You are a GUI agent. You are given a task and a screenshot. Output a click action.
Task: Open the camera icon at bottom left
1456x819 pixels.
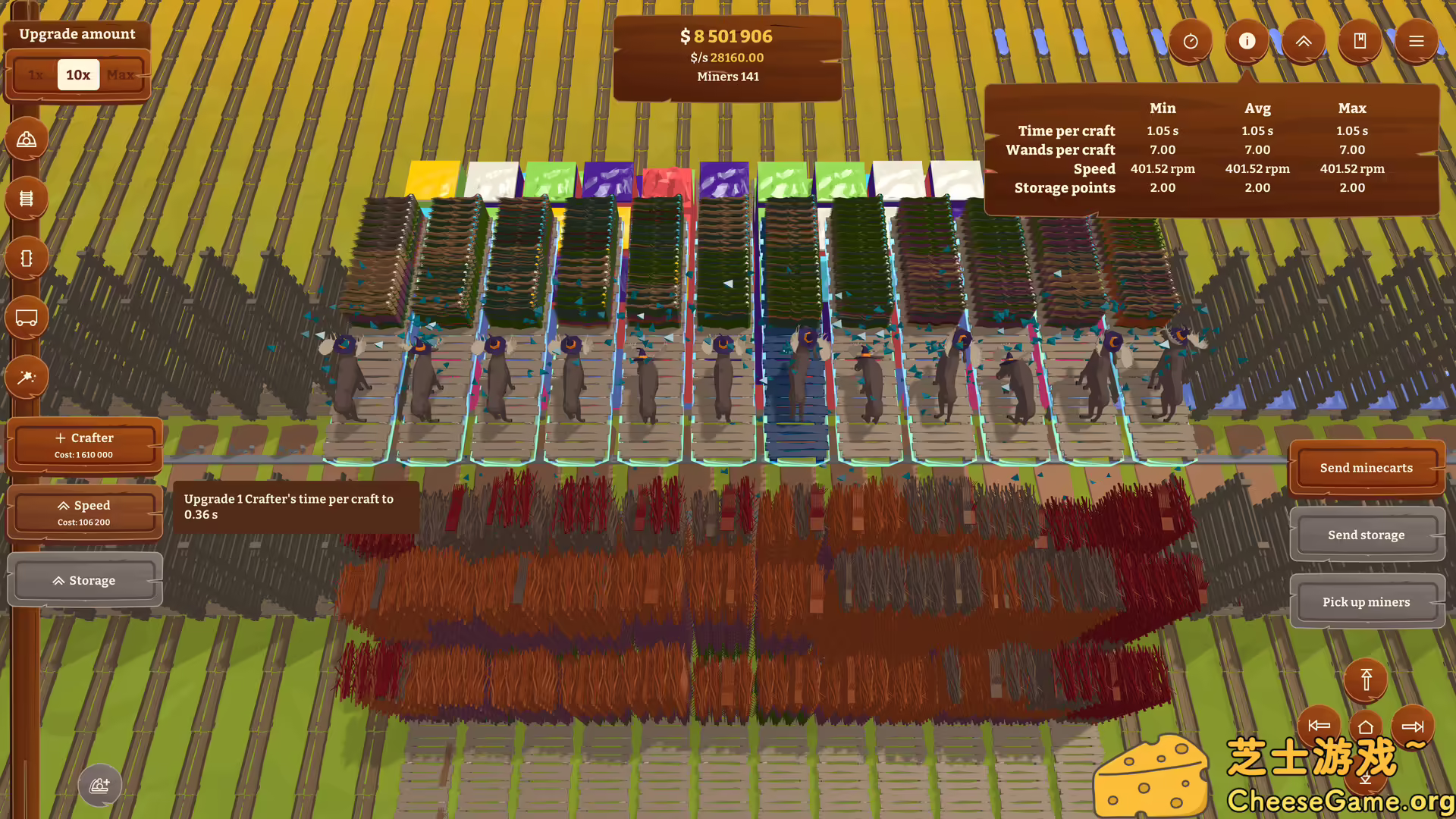[x=100, y=786]
